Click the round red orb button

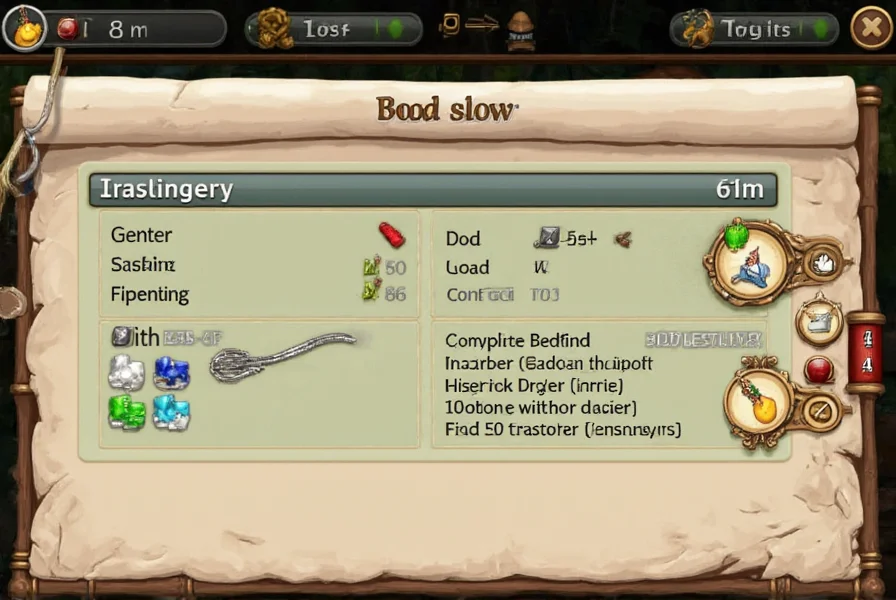(x=819, y=370)
